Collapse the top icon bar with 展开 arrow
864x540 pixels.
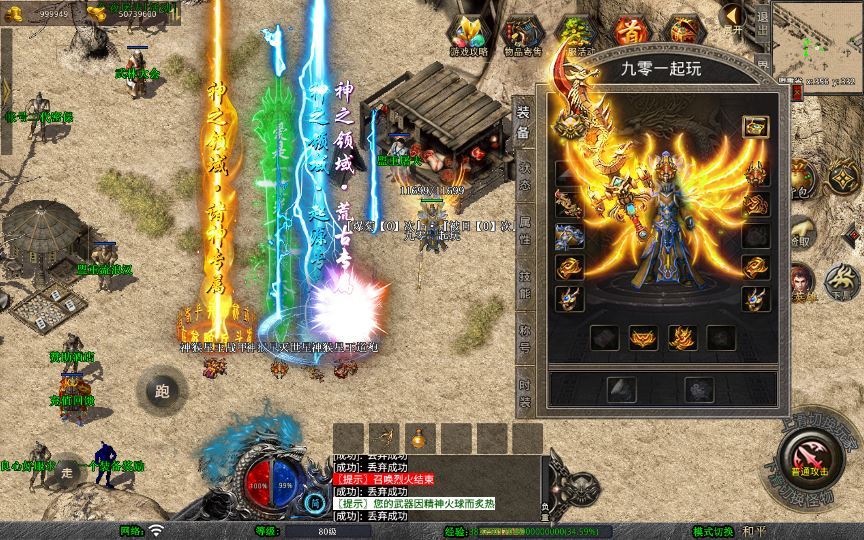point(733,18)
